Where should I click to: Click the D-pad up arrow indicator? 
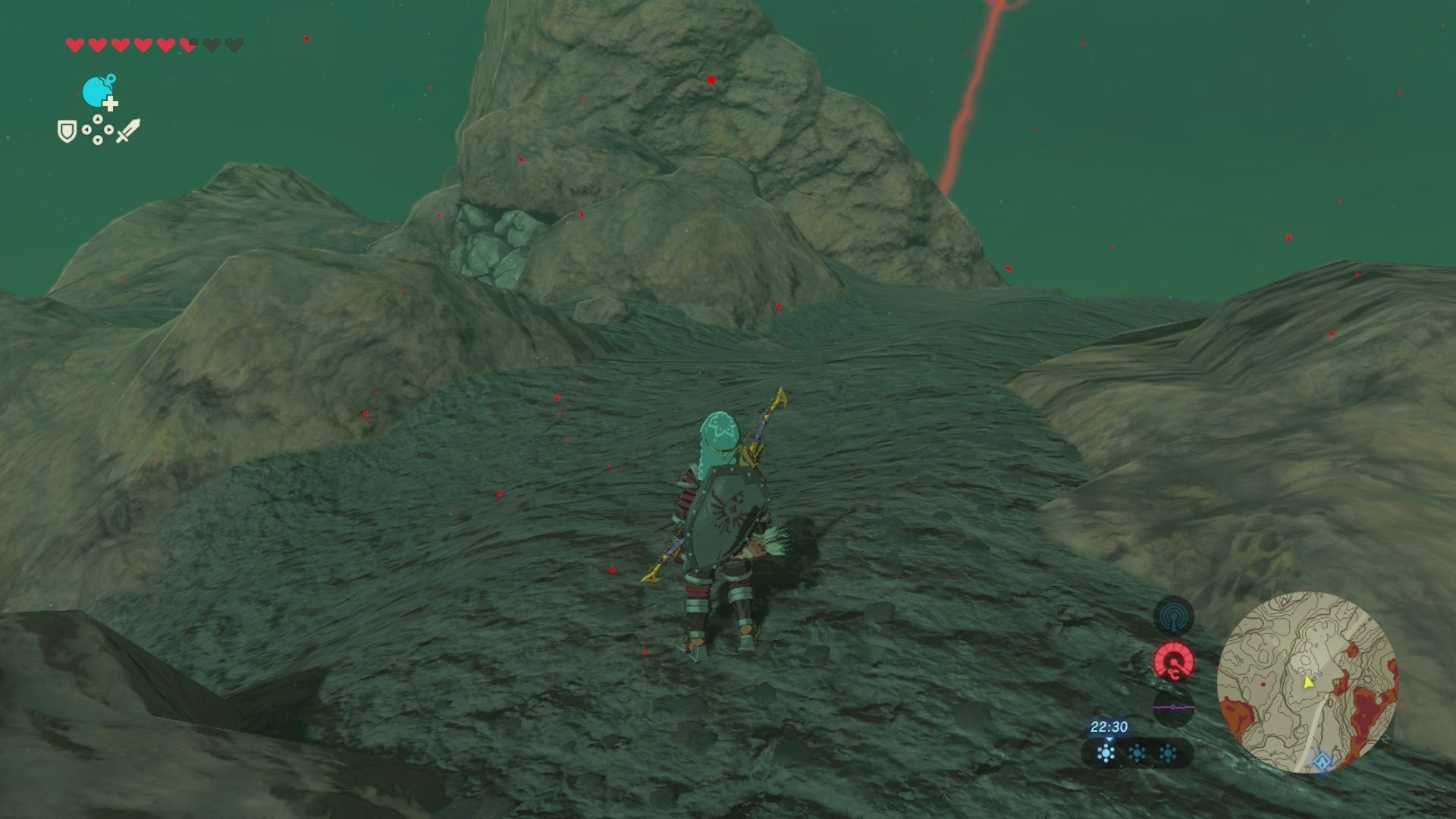click(x=98, y=119)
